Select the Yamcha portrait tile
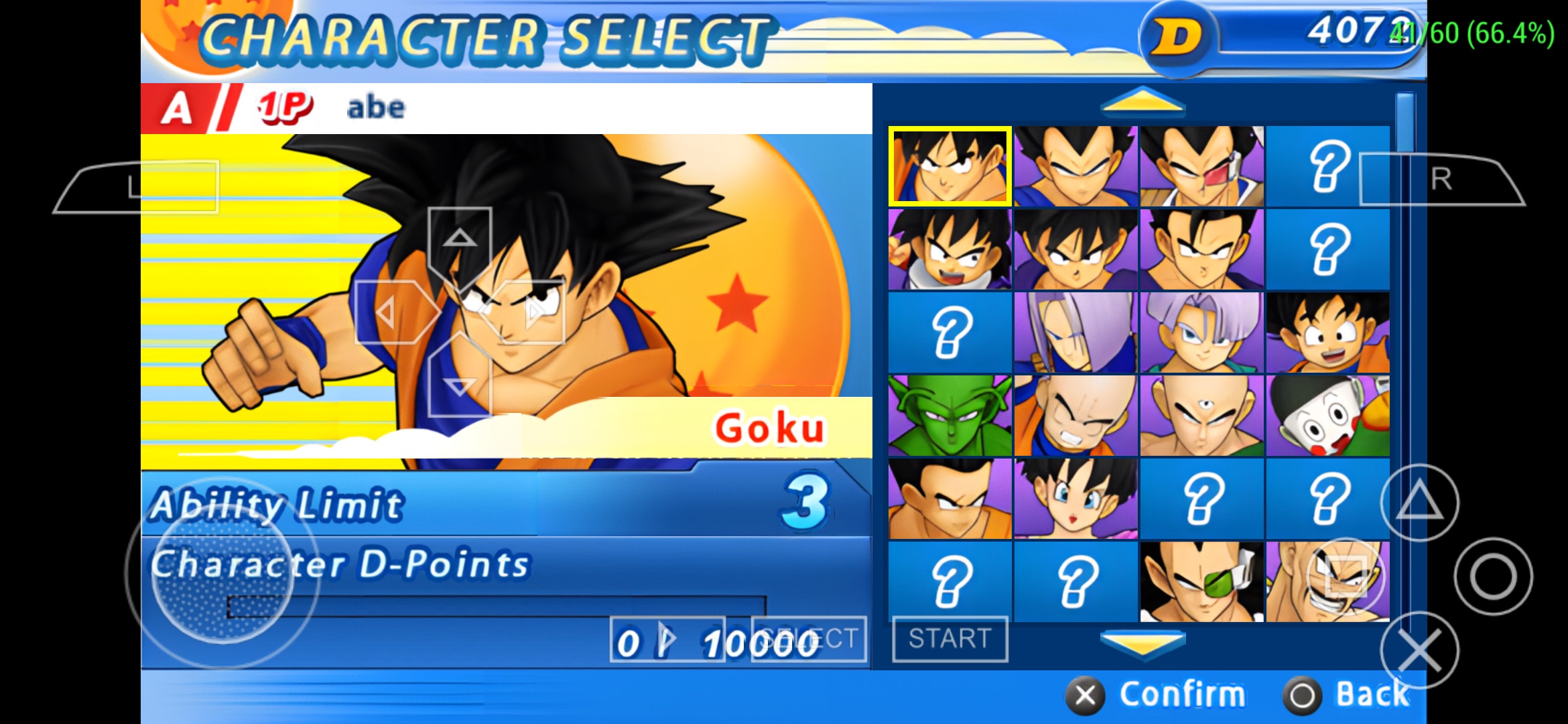This screenshot has width=1568, height=724. (x=950, y=498)
